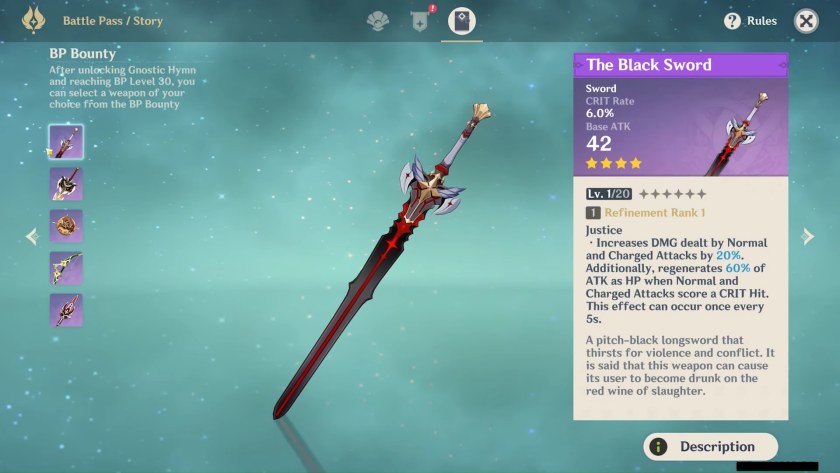
Task: Choose the polearm weapon thumbnail
Action: [x=66, y=310]
